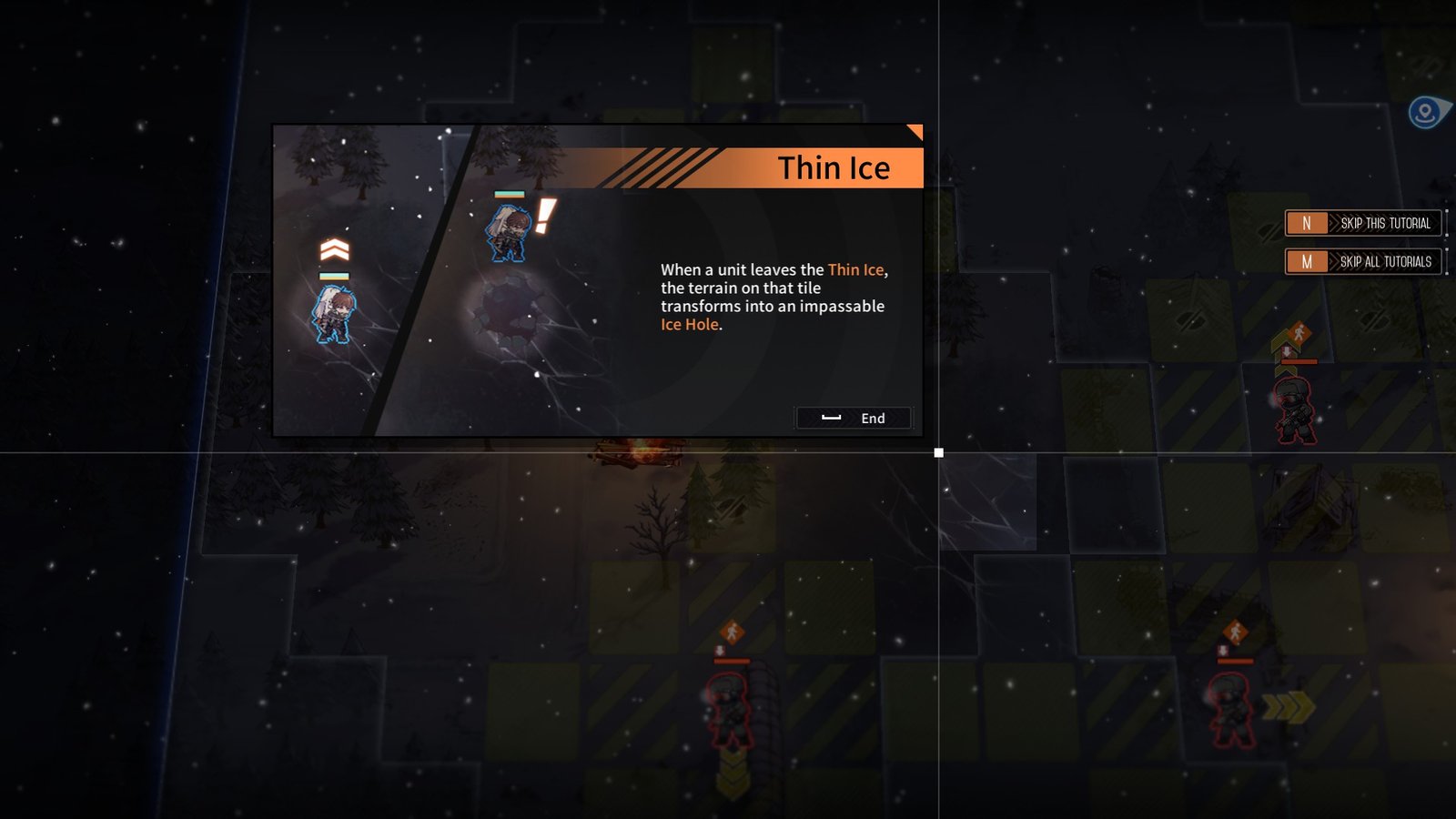
Task: Toggle the Skip All Tutorials option
Action: pos(1387,263)
